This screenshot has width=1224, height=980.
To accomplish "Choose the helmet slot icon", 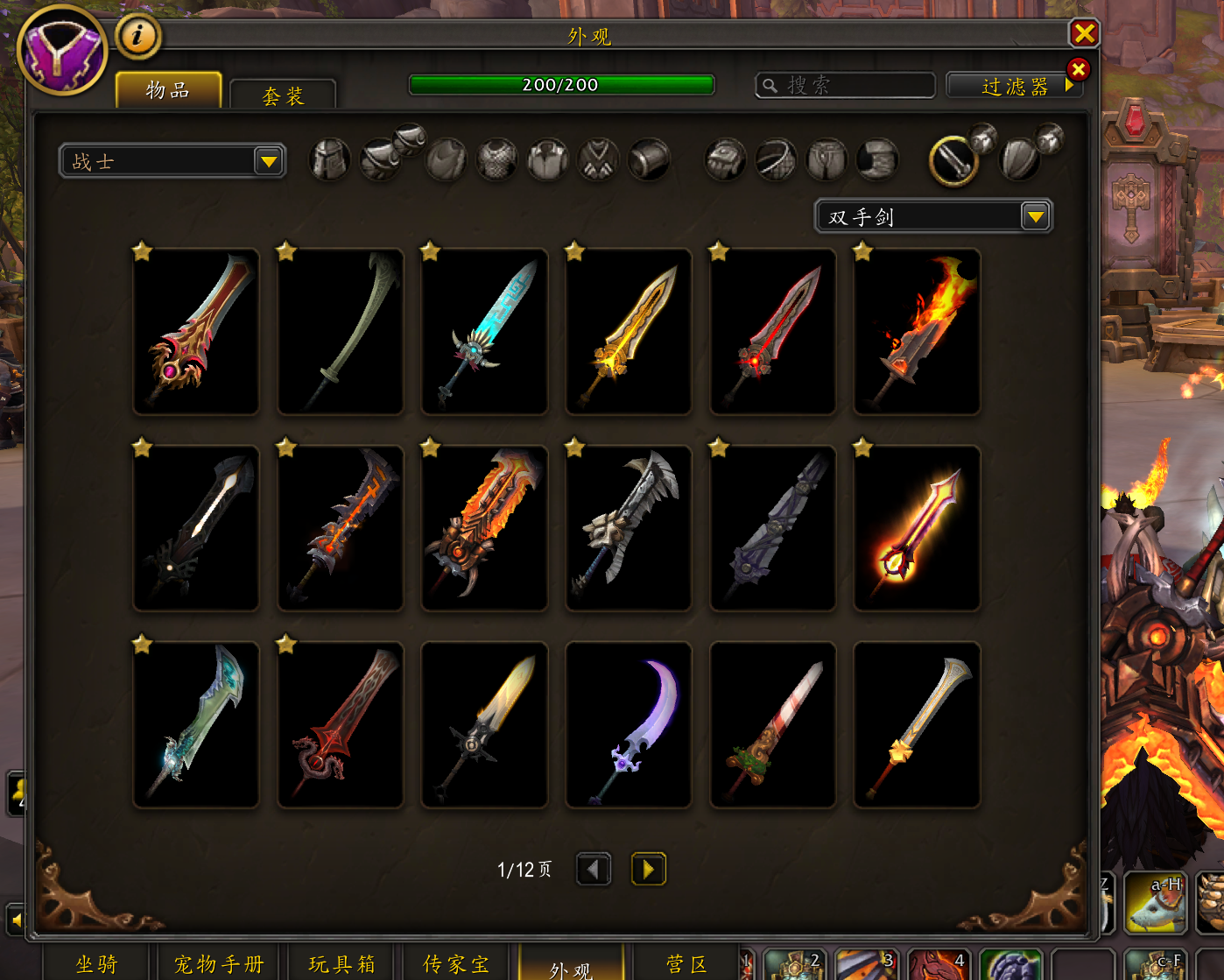I will pos(330,161).
